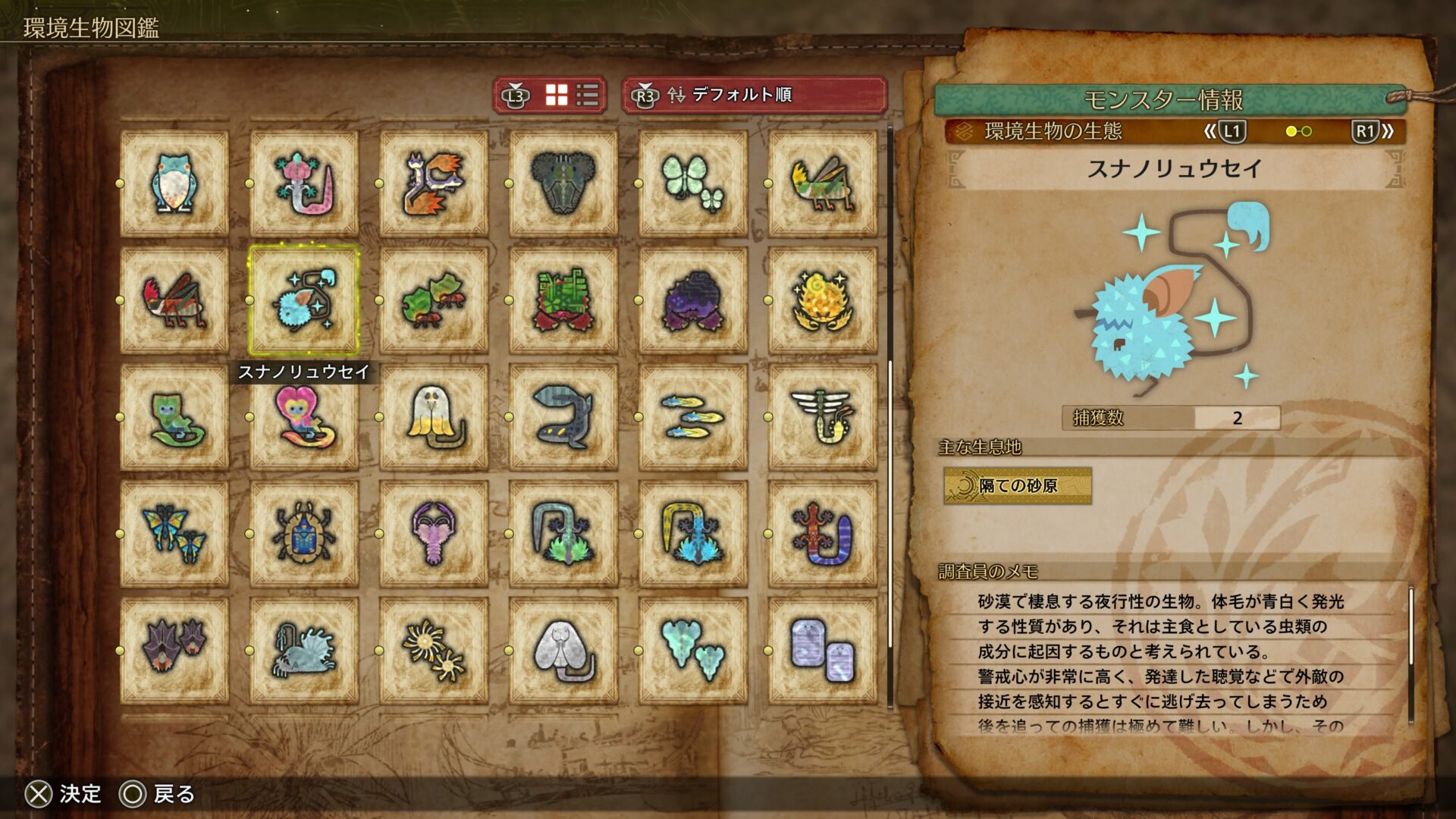
Task: Select the highlighted スナノリュウセイ tile
Action: tap(304, 300)
